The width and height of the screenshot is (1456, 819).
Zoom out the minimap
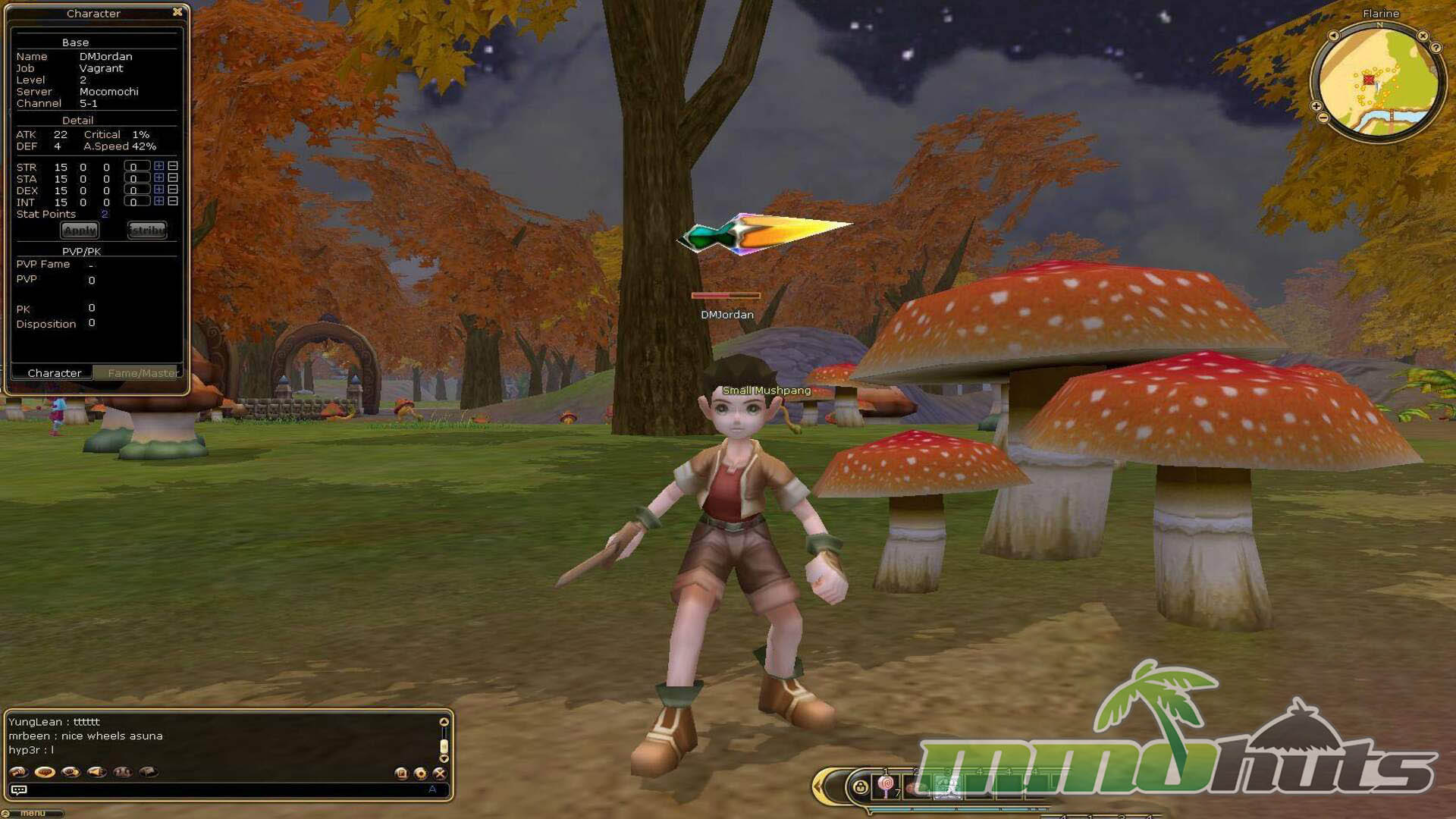tap(1323, 118)
